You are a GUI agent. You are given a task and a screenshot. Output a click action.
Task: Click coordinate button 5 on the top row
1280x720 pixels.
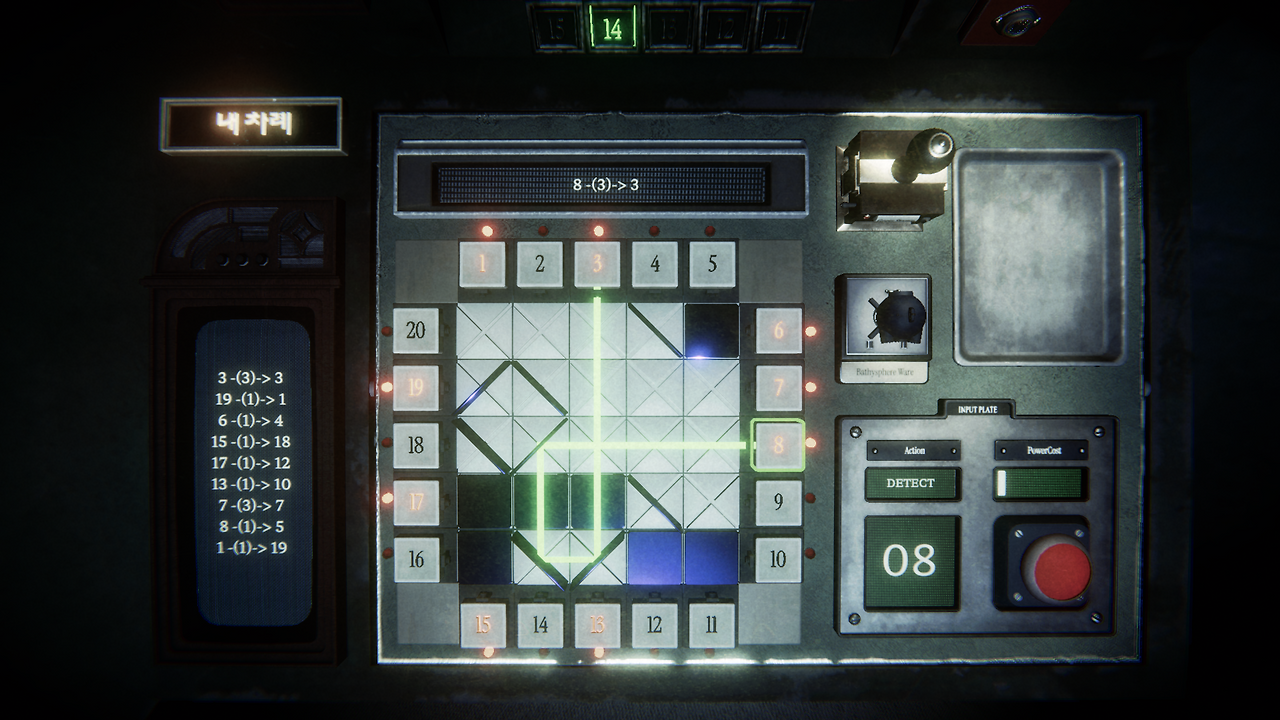[x=712, y=266]
